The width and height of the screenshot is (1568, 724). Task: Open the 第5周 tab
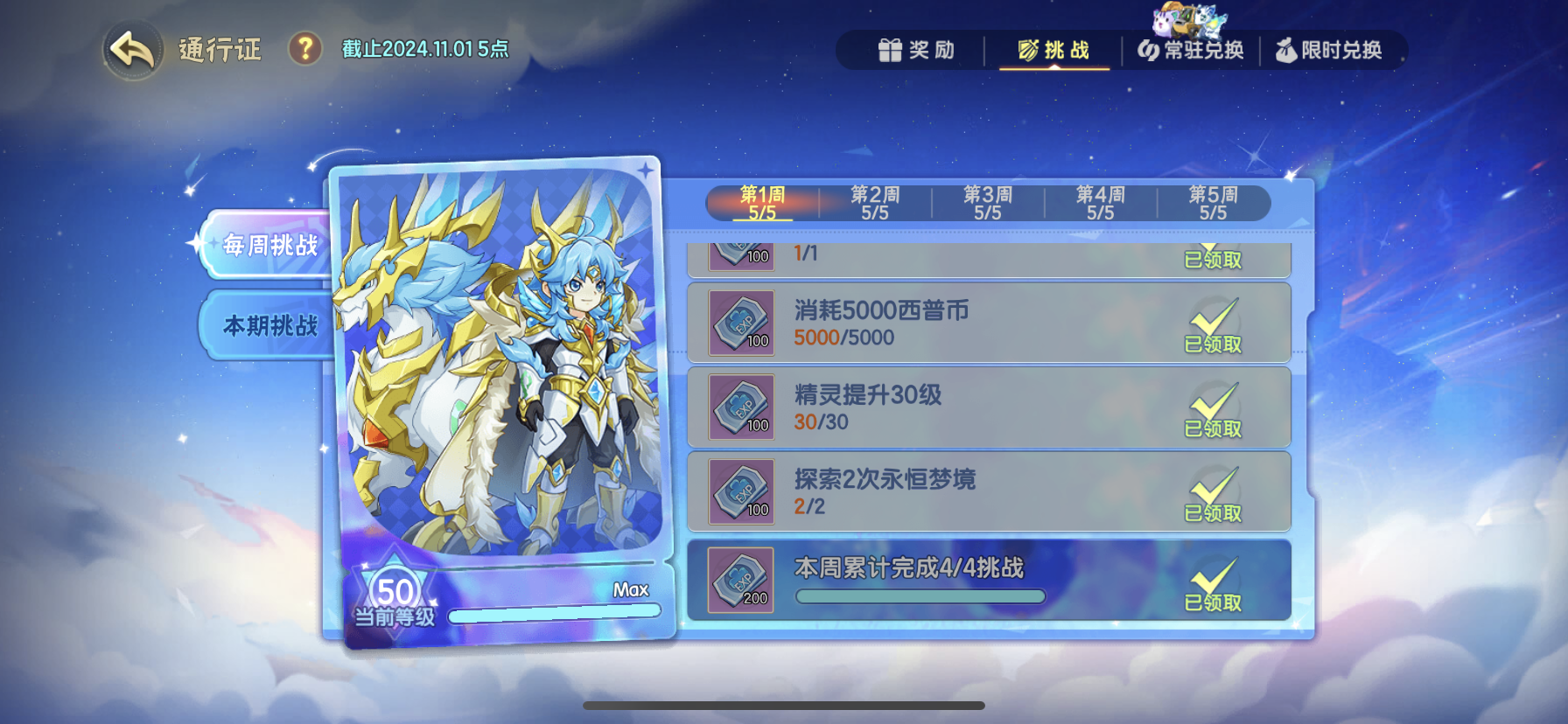click(1212, 202)
